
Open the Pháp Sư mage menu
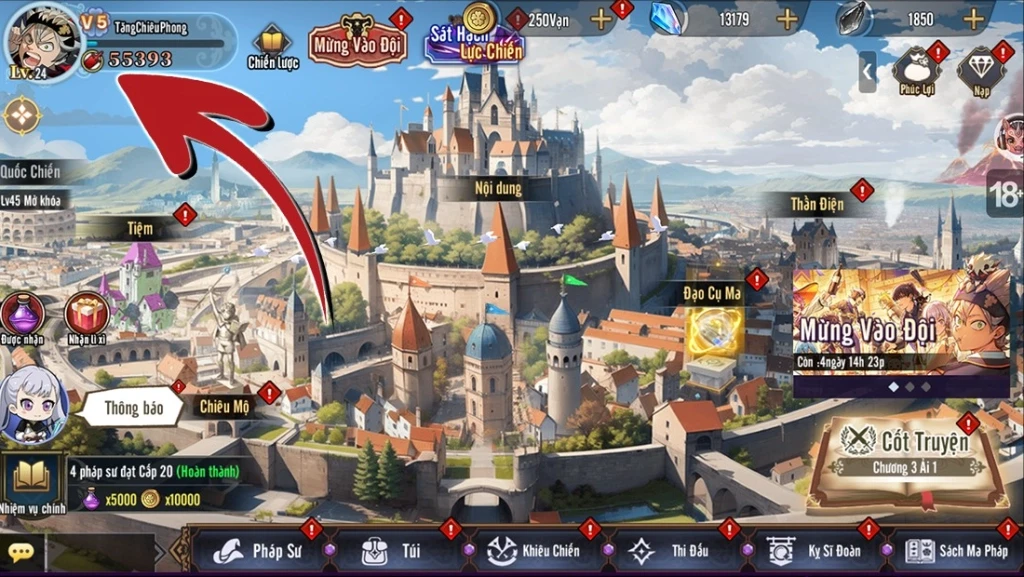click(262, 551)
